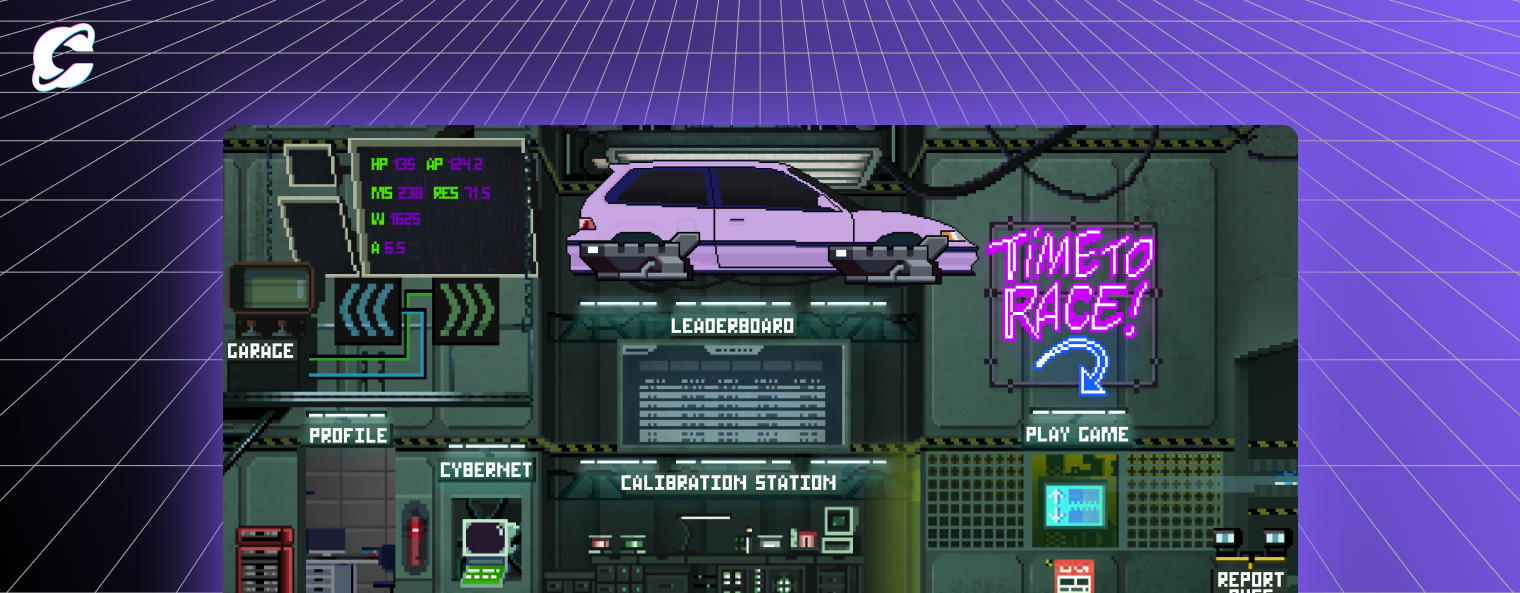Viewport: 1520px width, 593px height.
Task: Open the Report Bugs option
Action: tap(1250, 578)
